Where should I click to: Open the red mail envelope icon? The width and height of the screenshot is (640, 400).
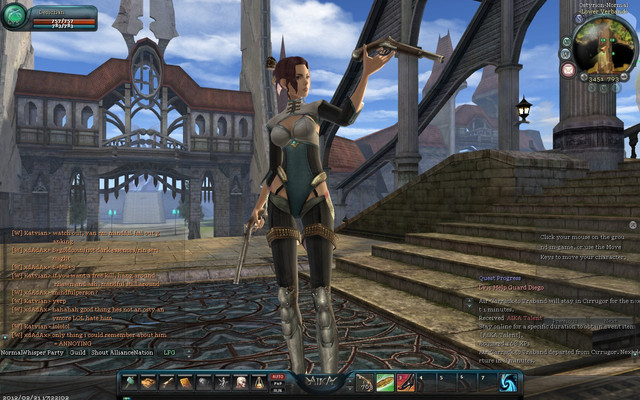pos(568,70)
